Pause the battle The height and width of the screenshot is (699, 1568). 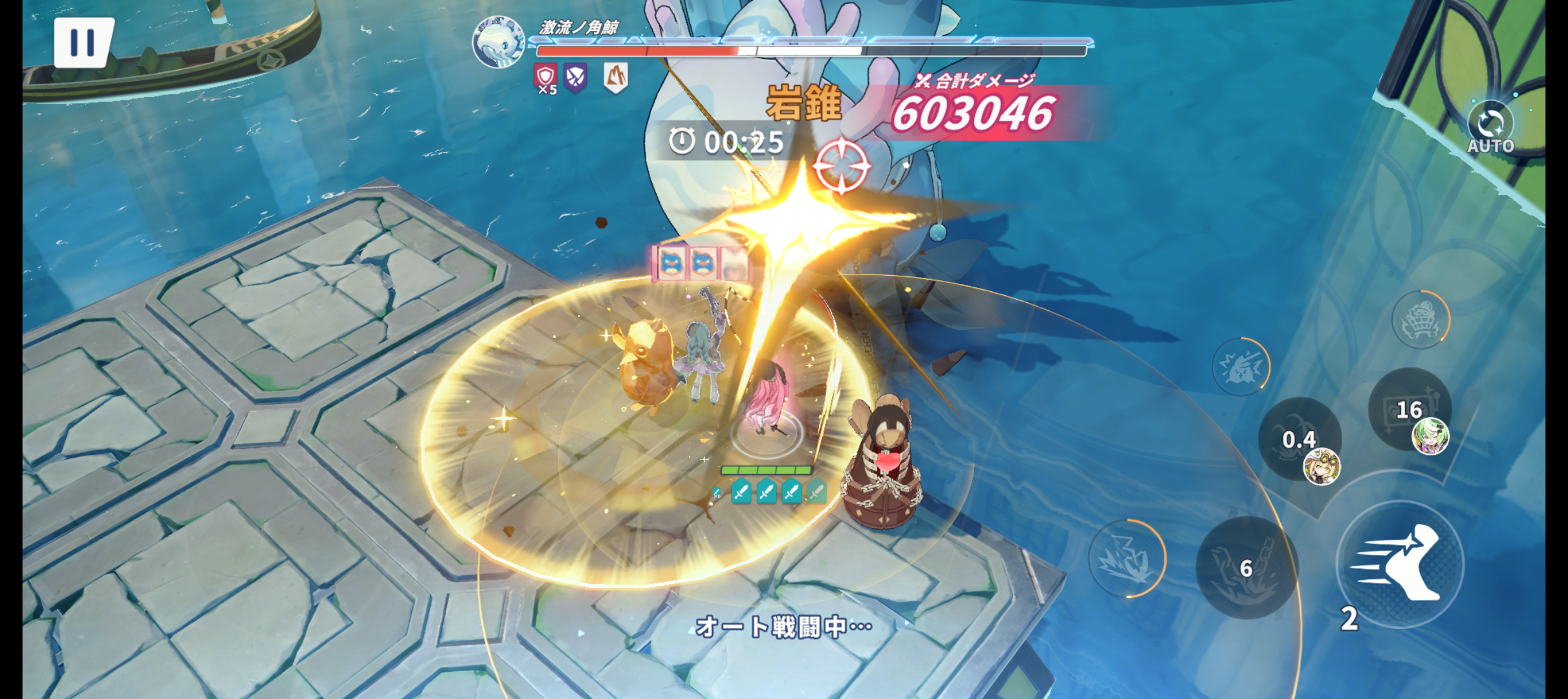click(x=83, y=42)
